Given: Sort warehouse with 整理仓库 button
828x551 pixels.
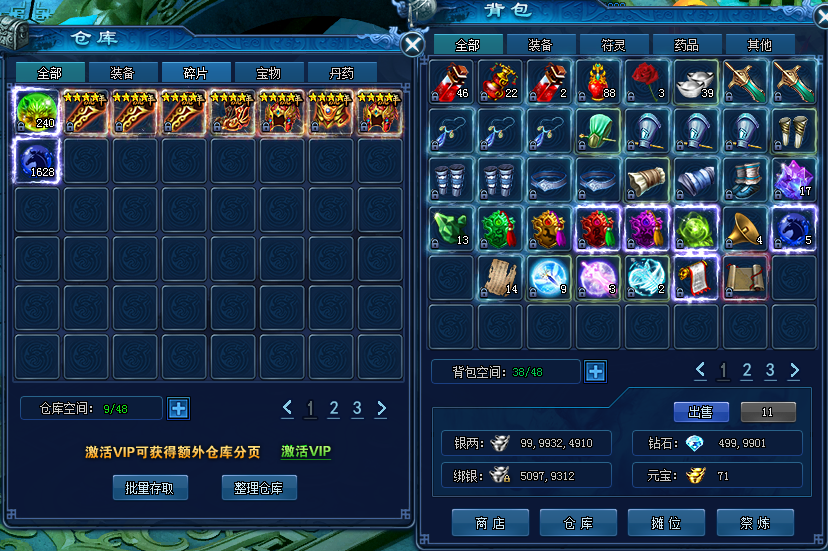Looking at the screenshot, I should [x=259, y=488].
